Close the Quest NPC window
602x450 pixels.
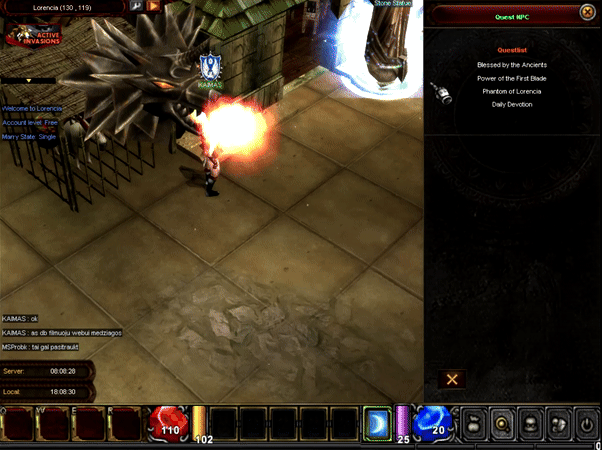pos(586,13)
